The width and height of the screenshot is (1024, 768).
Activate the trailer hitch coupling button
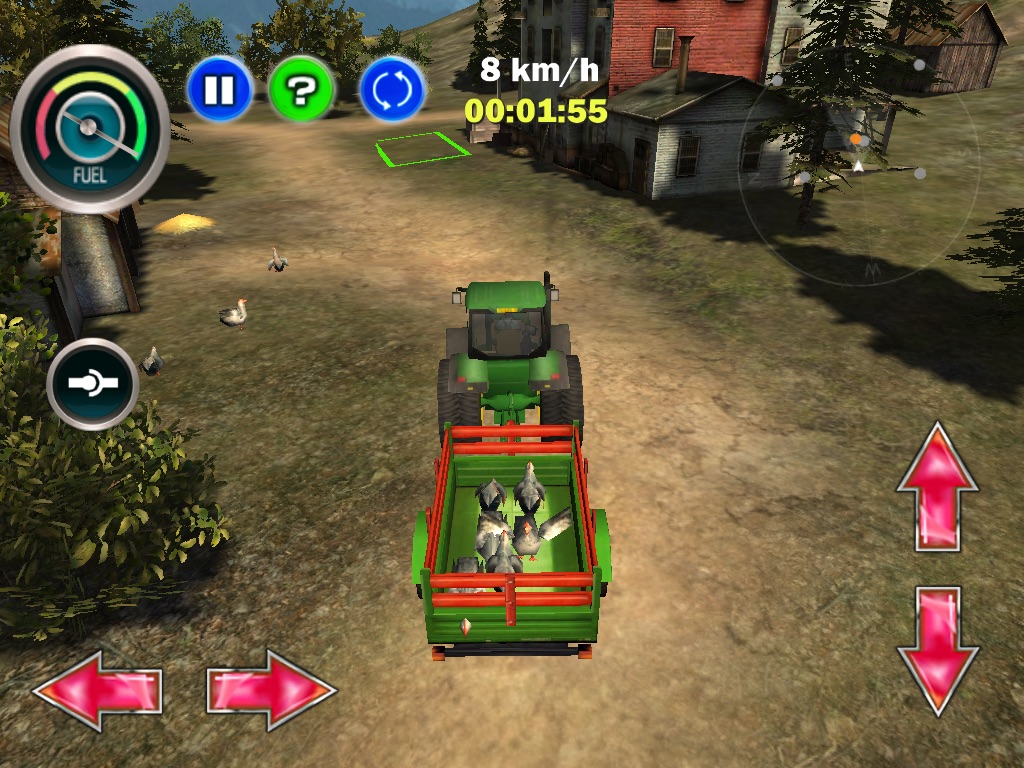pos(93,384)
